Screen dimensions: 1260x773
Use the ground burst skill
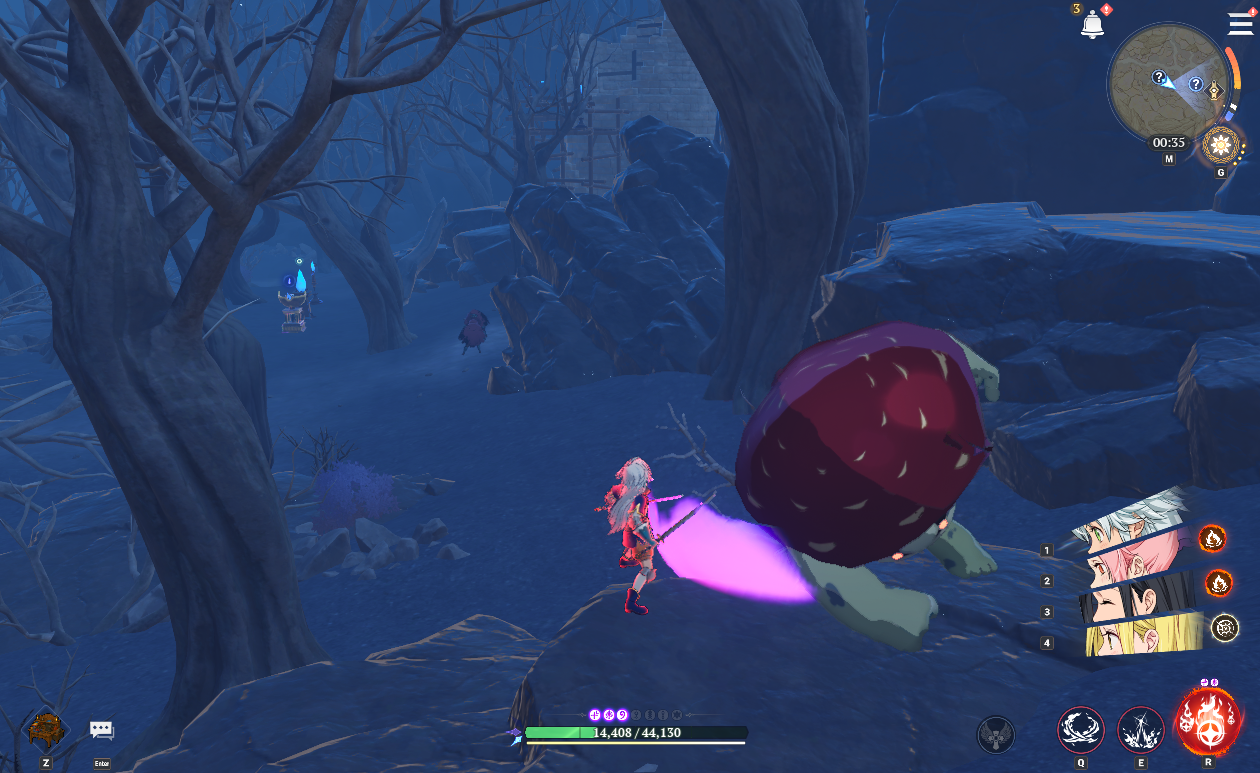pos(1140,729)
